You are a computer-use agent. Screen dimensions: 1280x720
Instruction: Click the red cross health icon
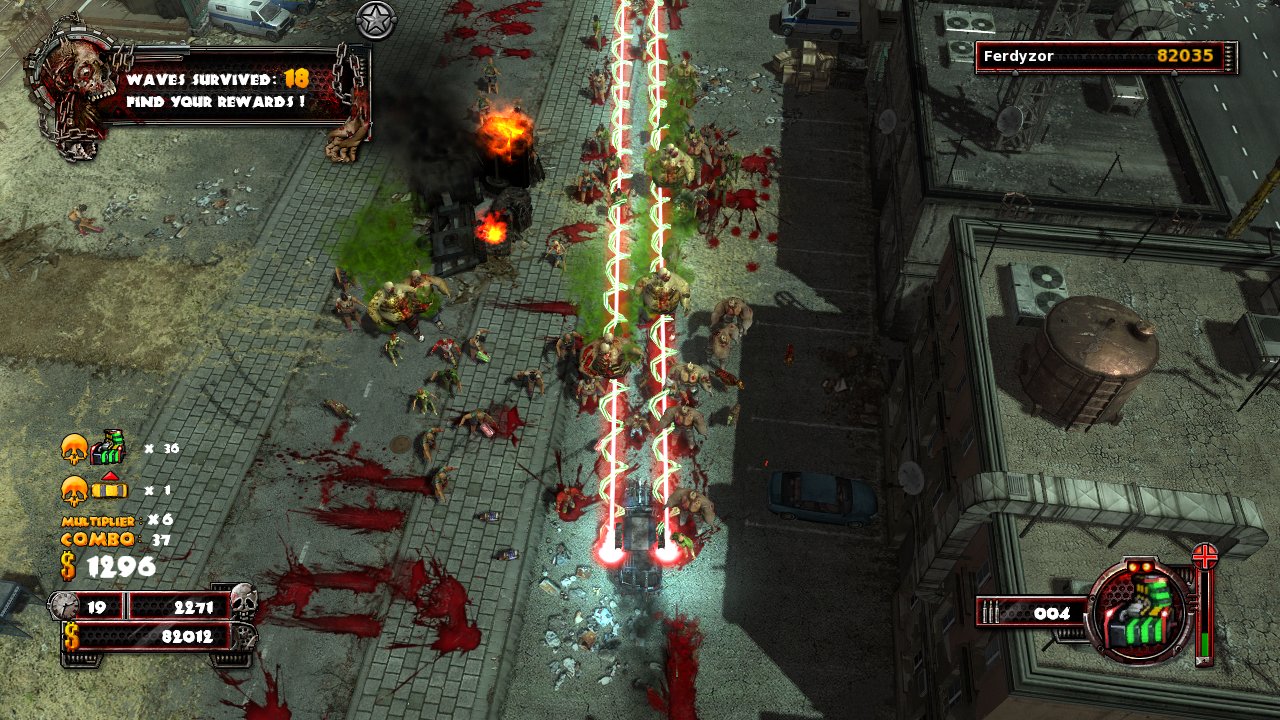1205,556
